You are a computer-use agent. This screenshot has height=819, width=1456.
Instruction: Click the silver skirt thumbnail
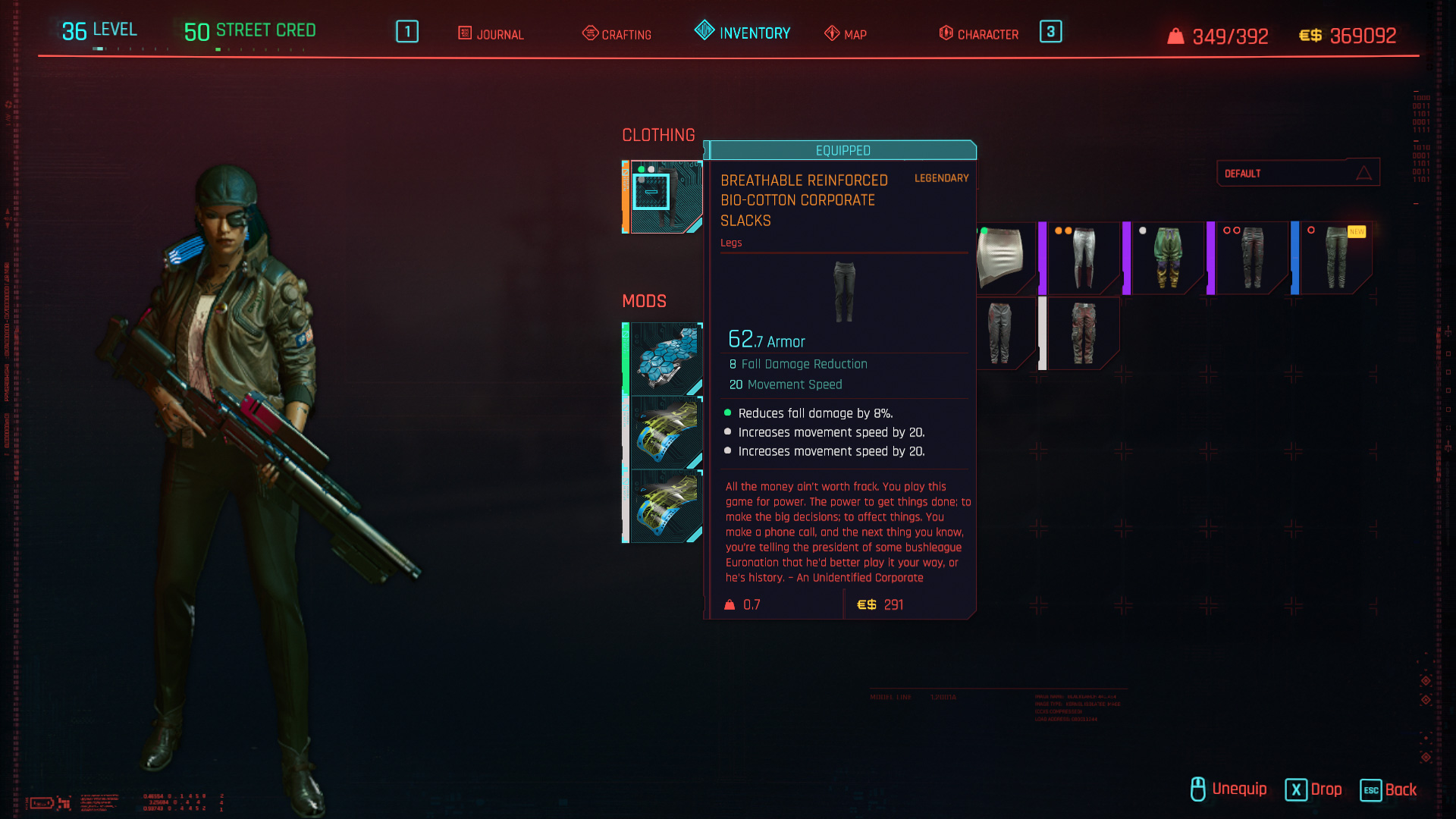coord(1001,258)
